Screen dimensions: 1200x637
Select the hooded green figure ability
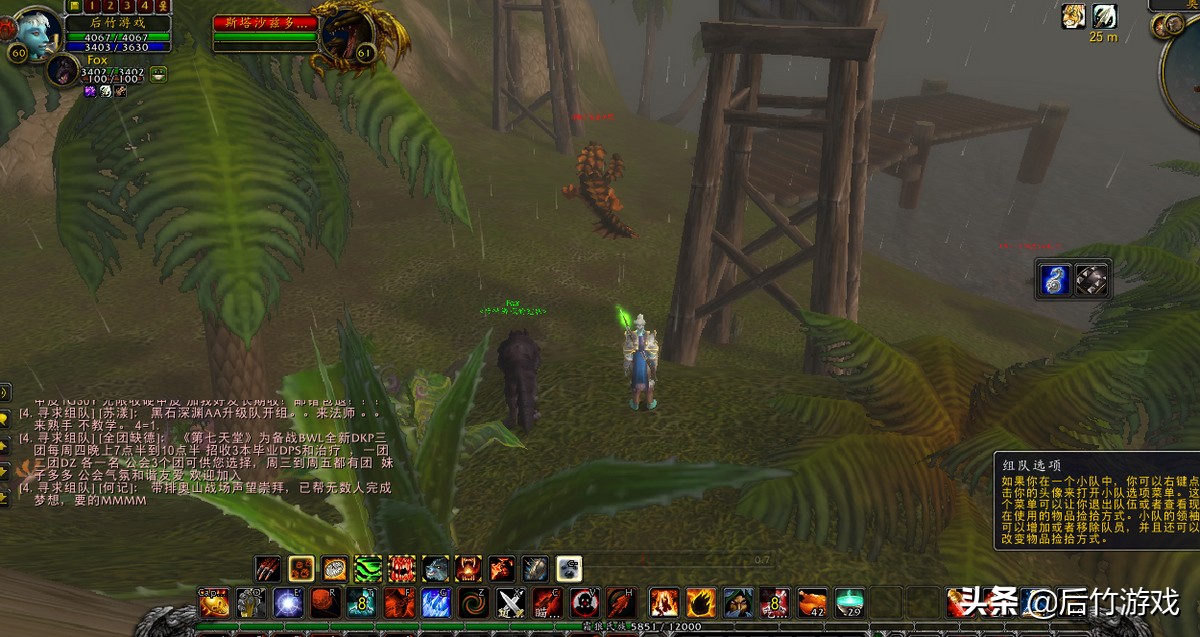click(x=738, y=602)
